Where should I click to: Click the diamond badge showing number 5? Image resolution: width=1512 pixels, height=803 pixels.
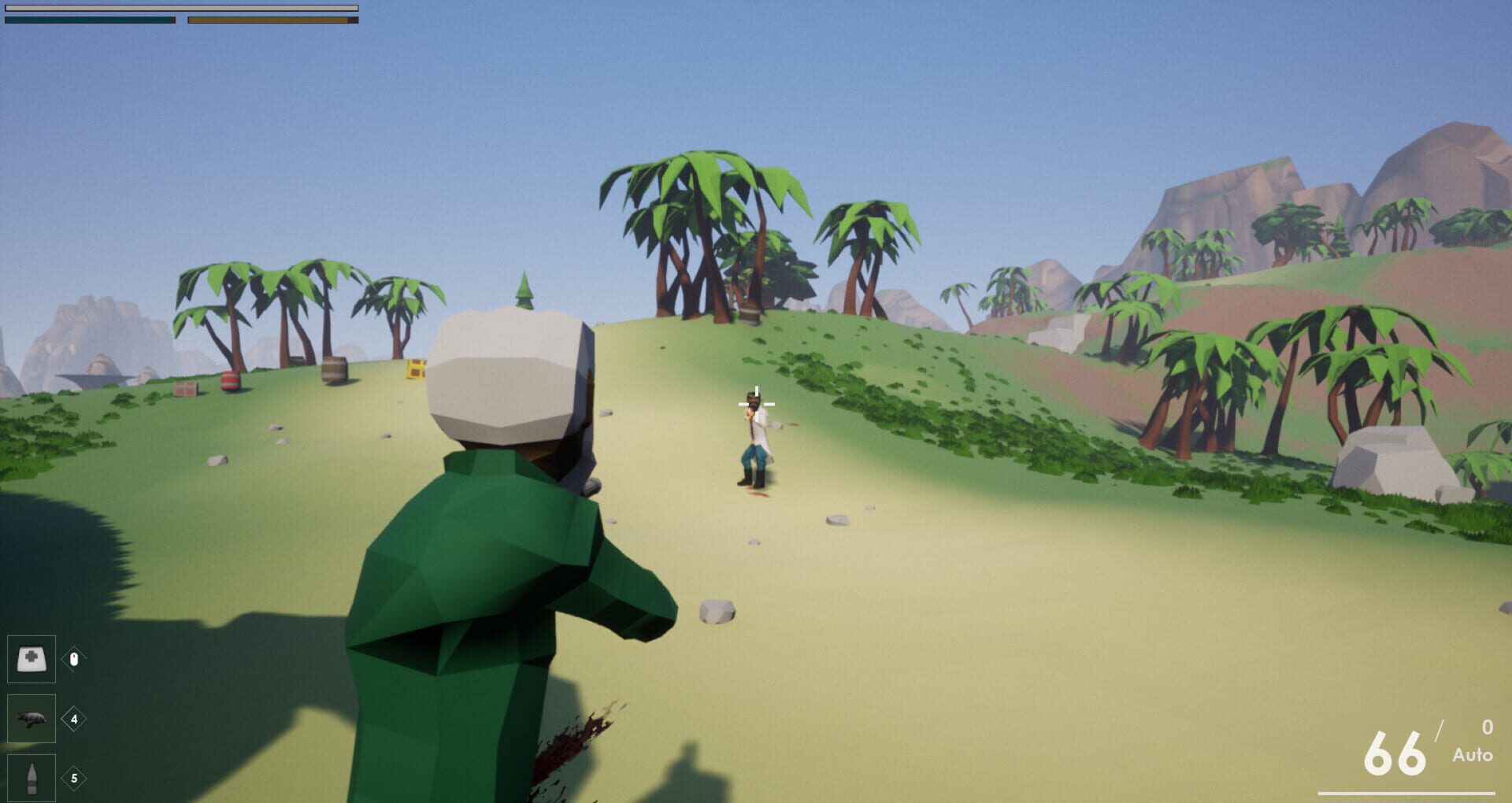(x=72, y=779)
